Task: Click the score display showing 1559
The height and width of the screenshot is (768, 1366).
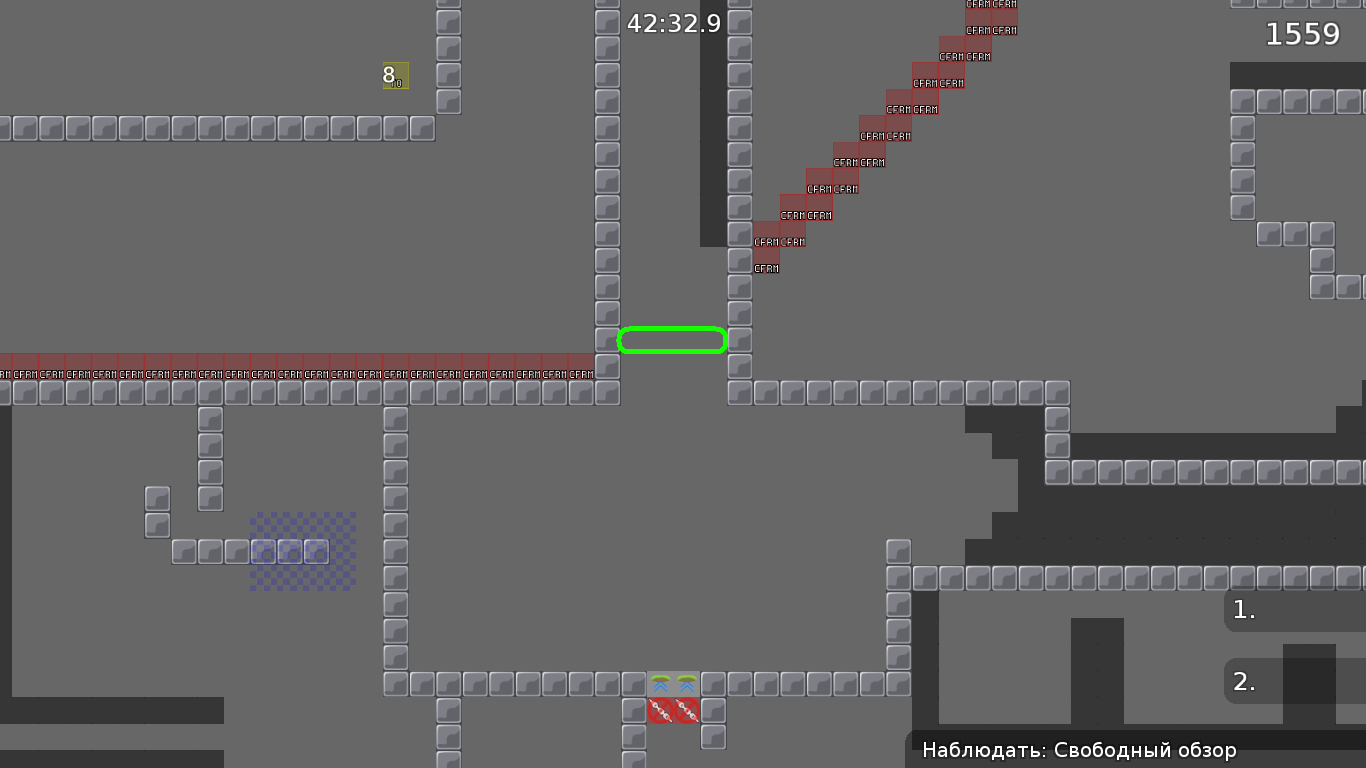Action: [x=1302, y=33]
